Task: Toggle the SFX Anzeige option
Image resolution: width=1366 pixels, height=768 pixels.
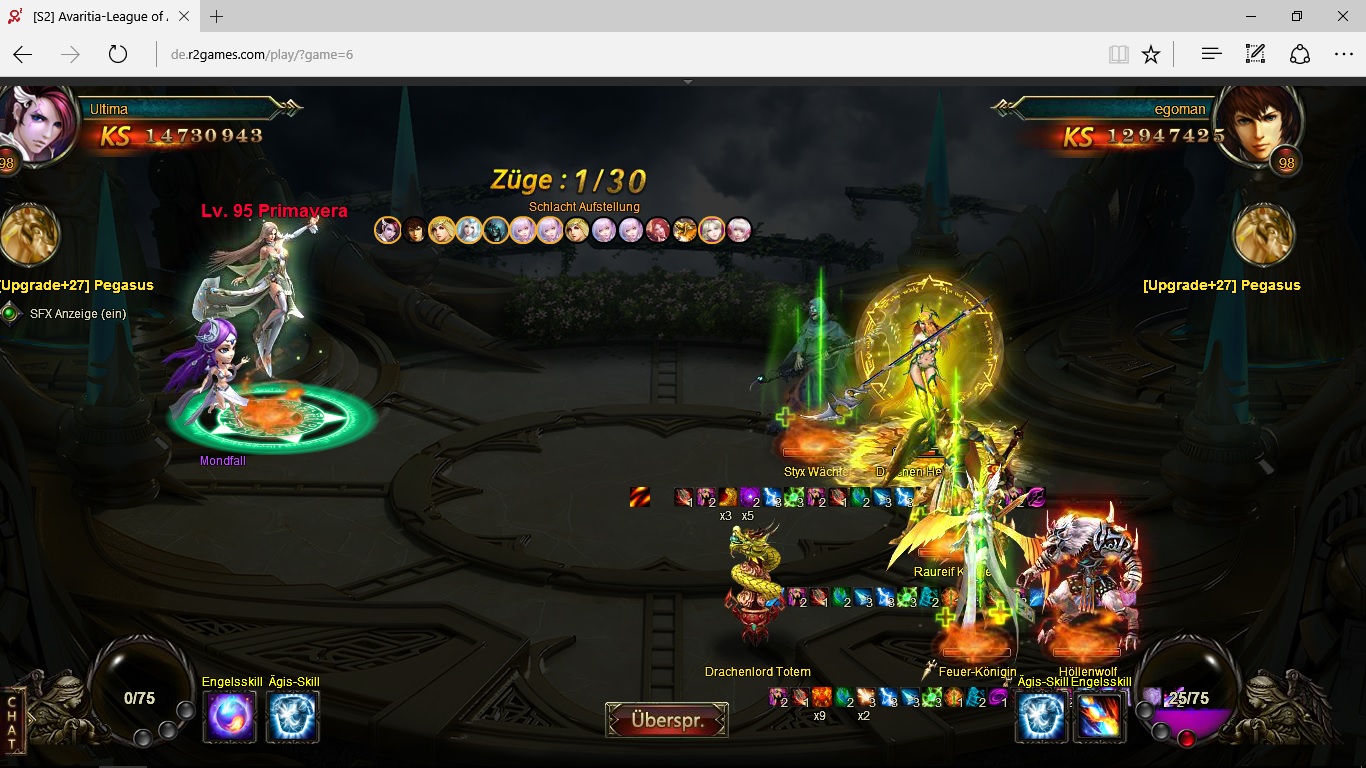Action: 11,314
